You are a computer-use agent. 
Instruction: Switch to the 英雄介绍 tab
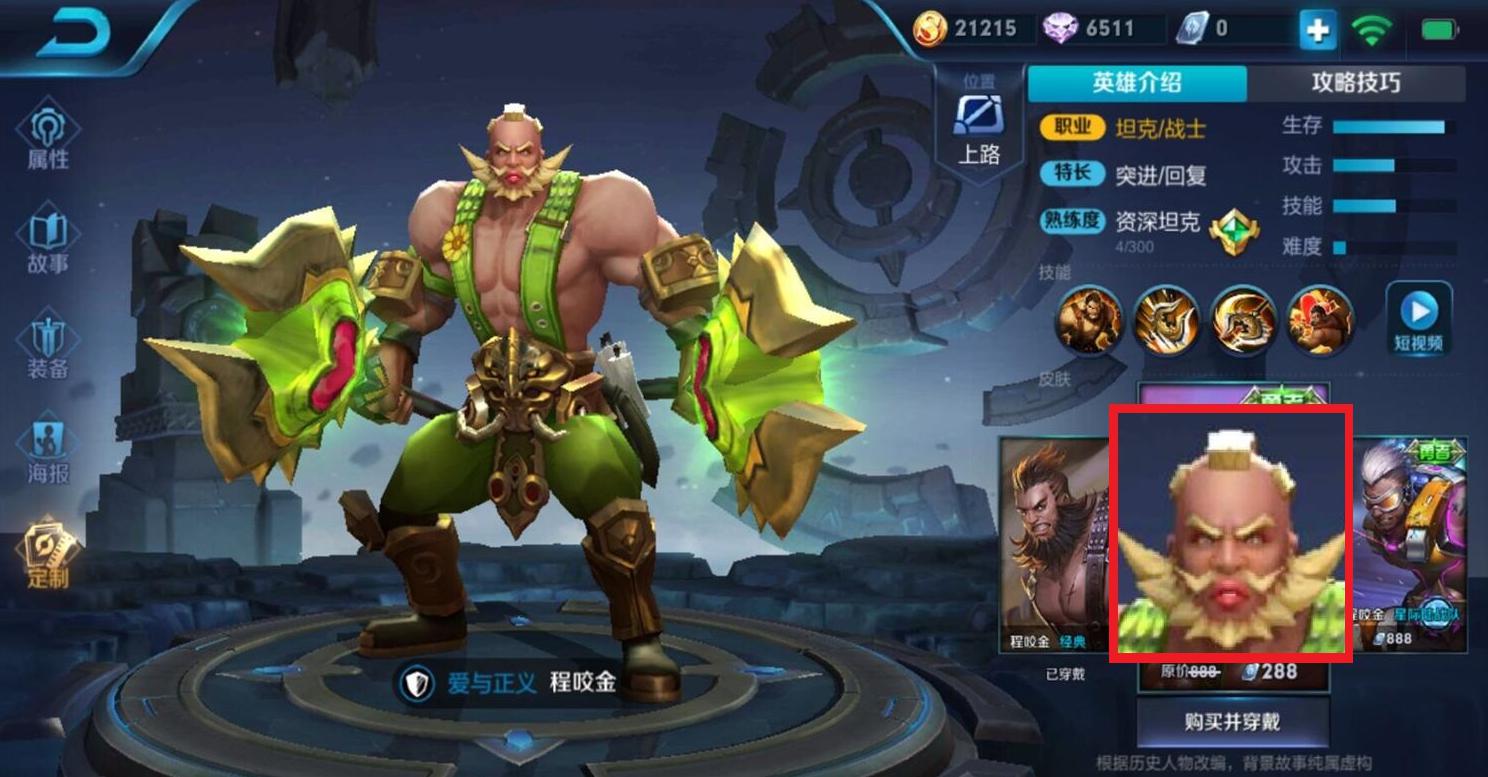1137,83
